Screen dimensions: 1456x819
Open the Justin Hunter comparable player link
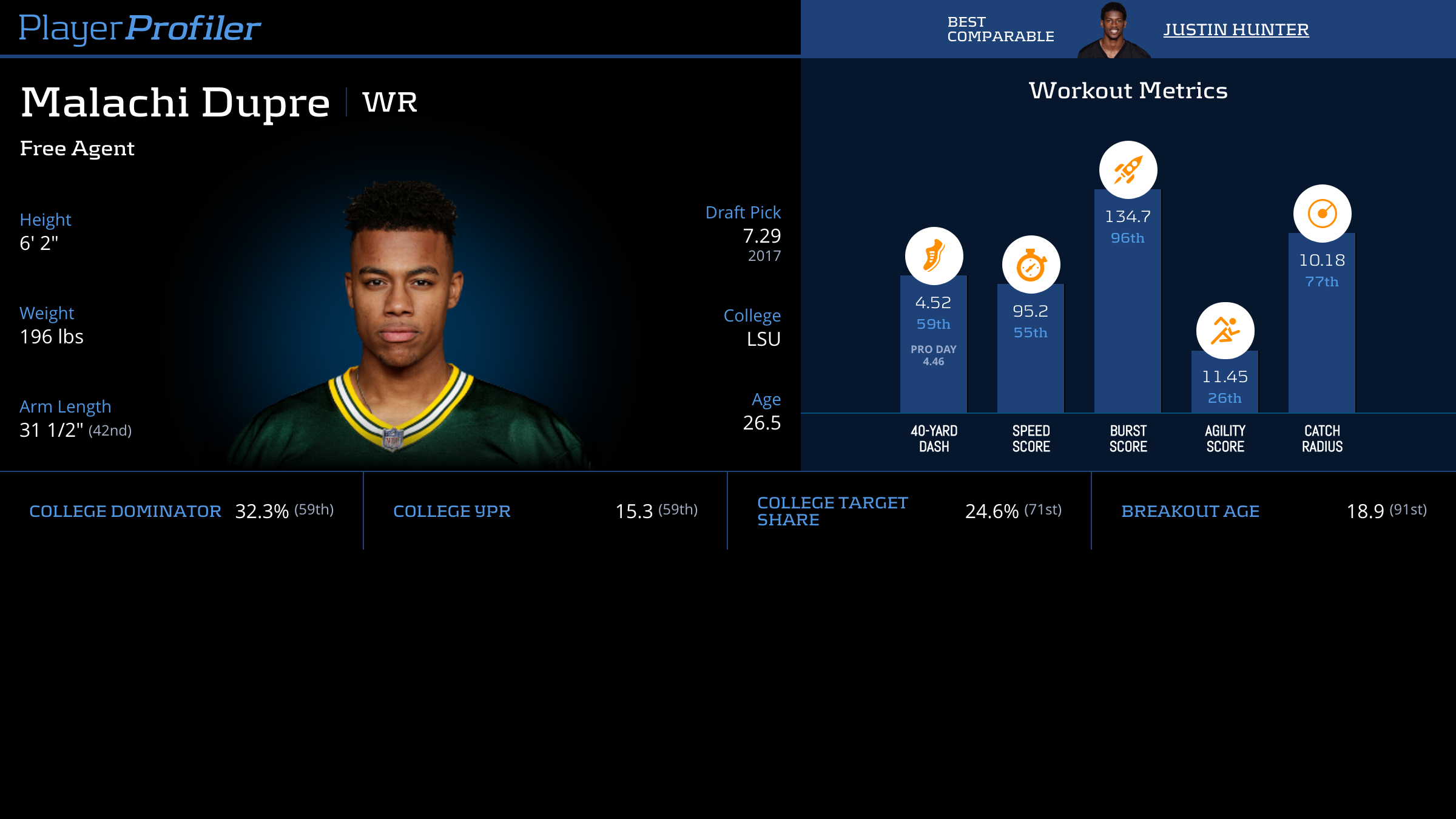1236,29
